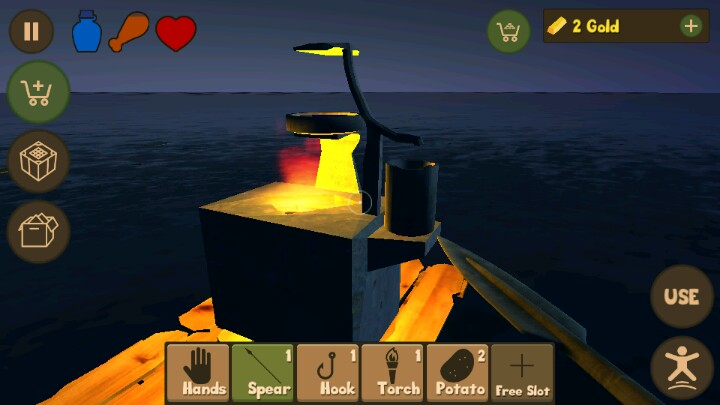Pick the Potato hotbar slot
The image size is (720, 405).
pyautogui.click(x=458, y=374)
